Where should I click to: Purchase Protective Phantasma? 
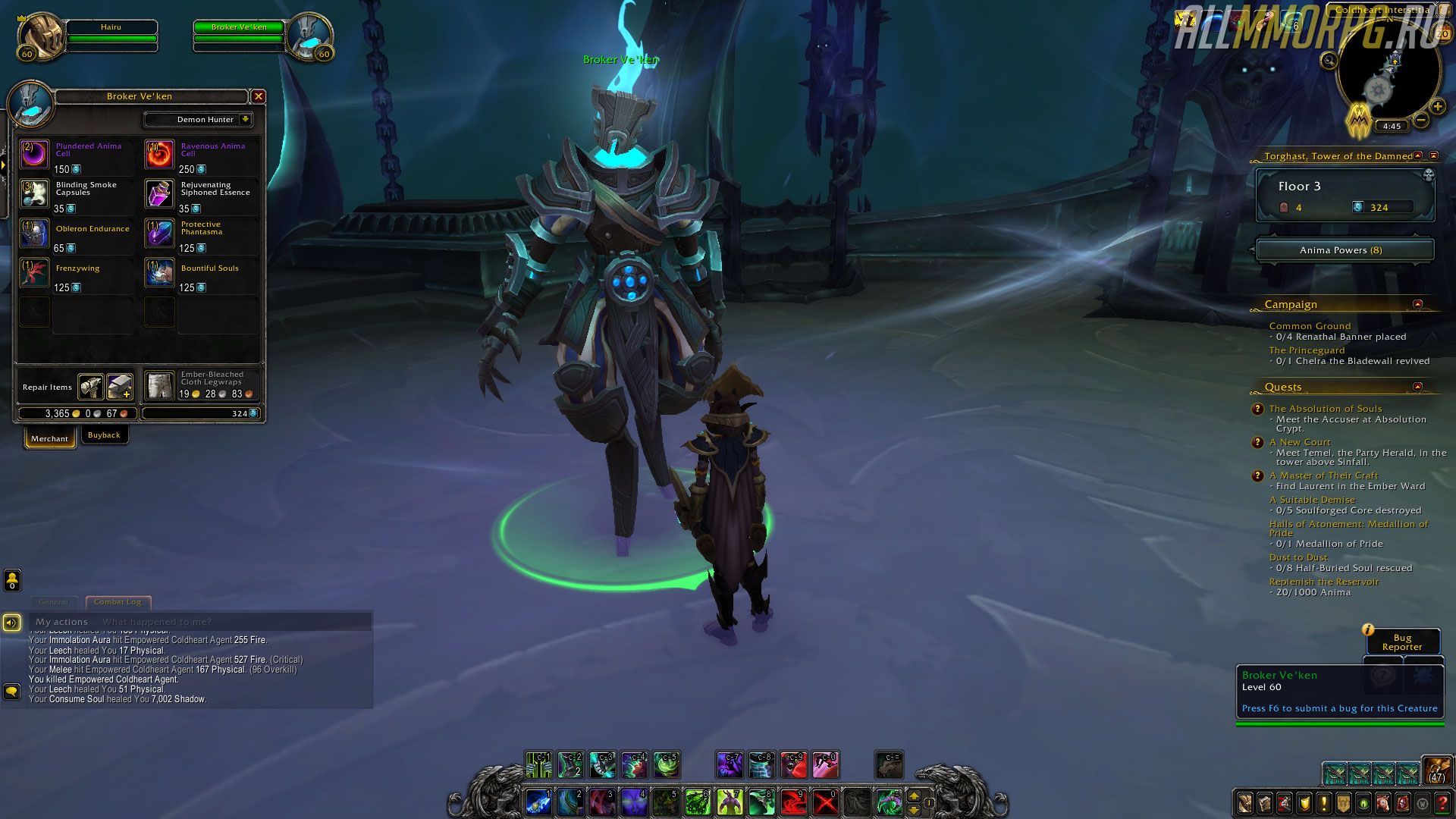coord(160,234)
